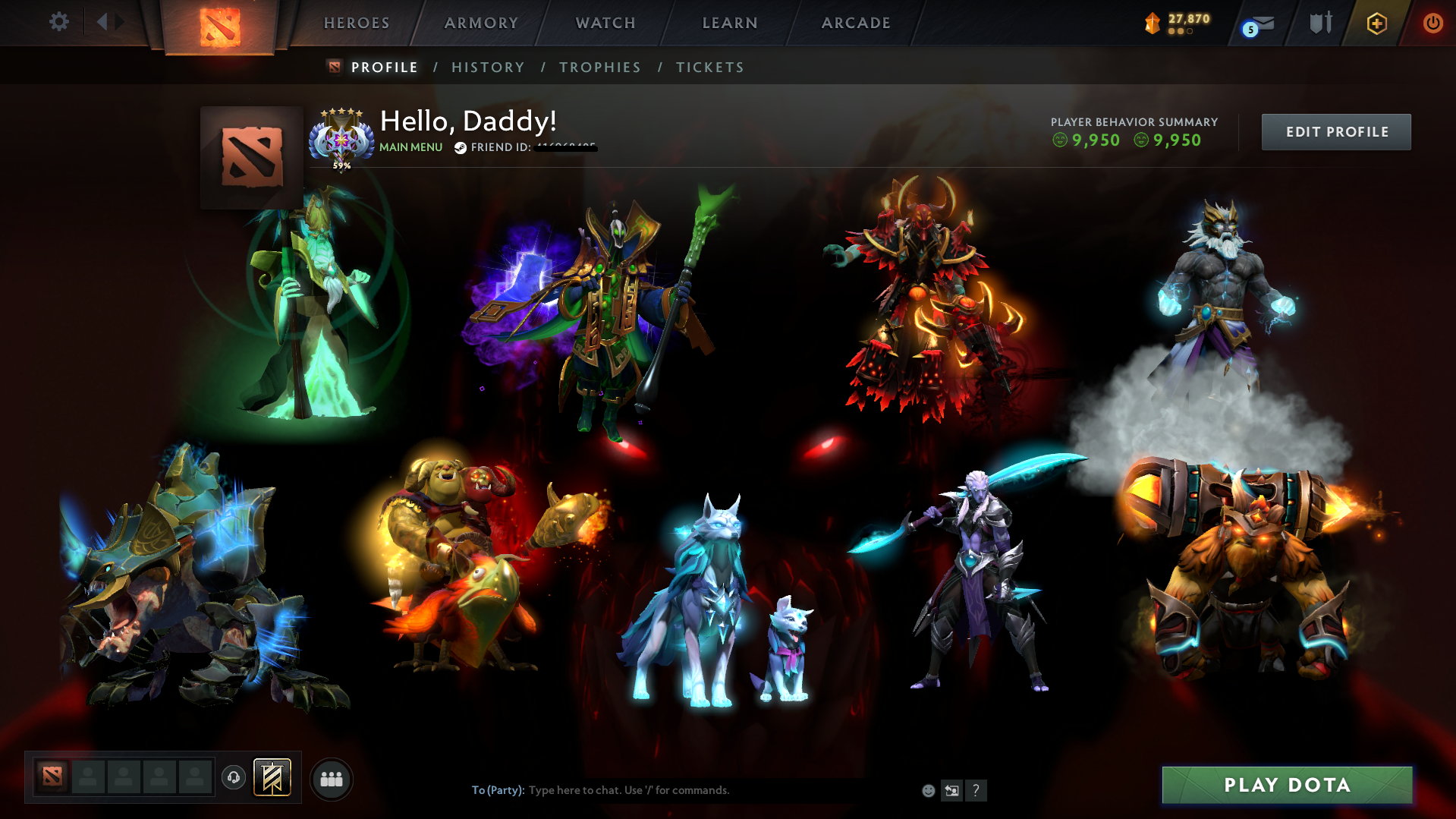Click the battle pass banner icon near party slots
The width and height of the screenshot is (1456, 819).
[275, 777]
